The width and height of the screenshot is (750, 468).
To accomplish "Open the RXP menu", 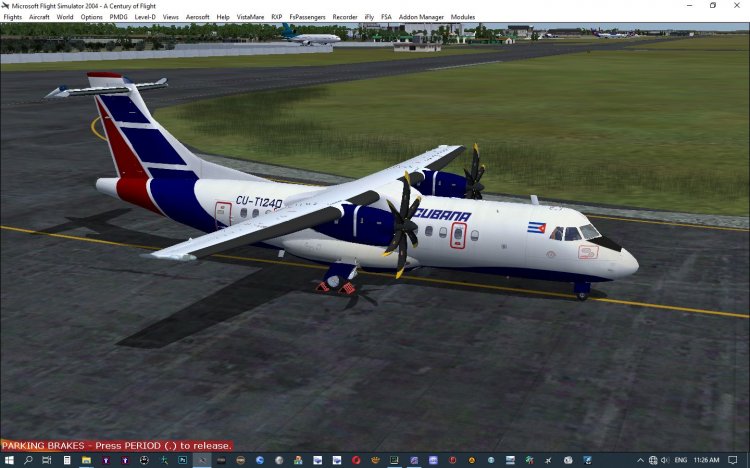I will pyautogui.click(x=276, y=17).
